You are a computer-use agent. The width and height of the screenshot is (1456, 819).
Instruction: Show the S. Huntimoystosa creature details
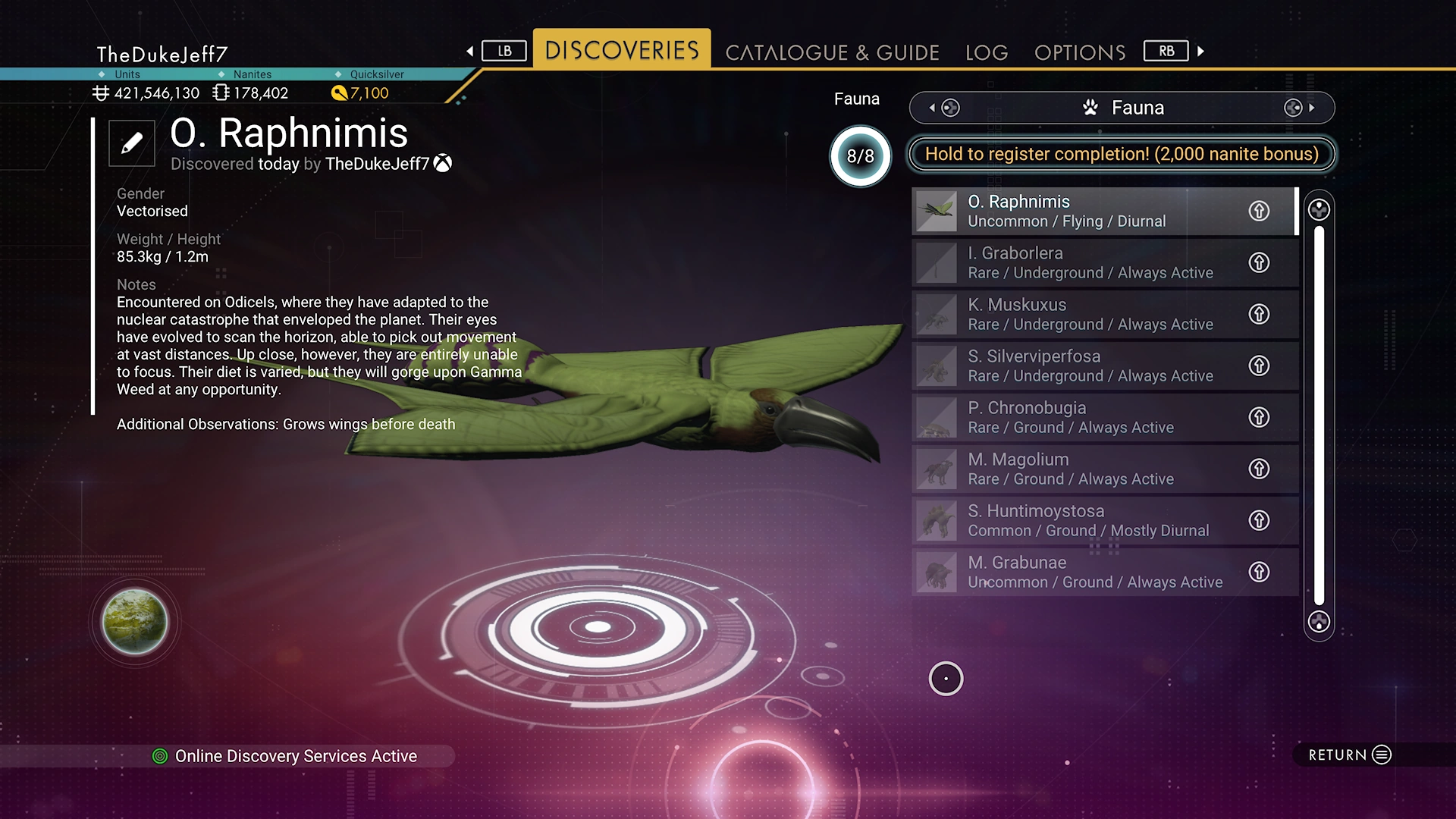click(1077, 520)
